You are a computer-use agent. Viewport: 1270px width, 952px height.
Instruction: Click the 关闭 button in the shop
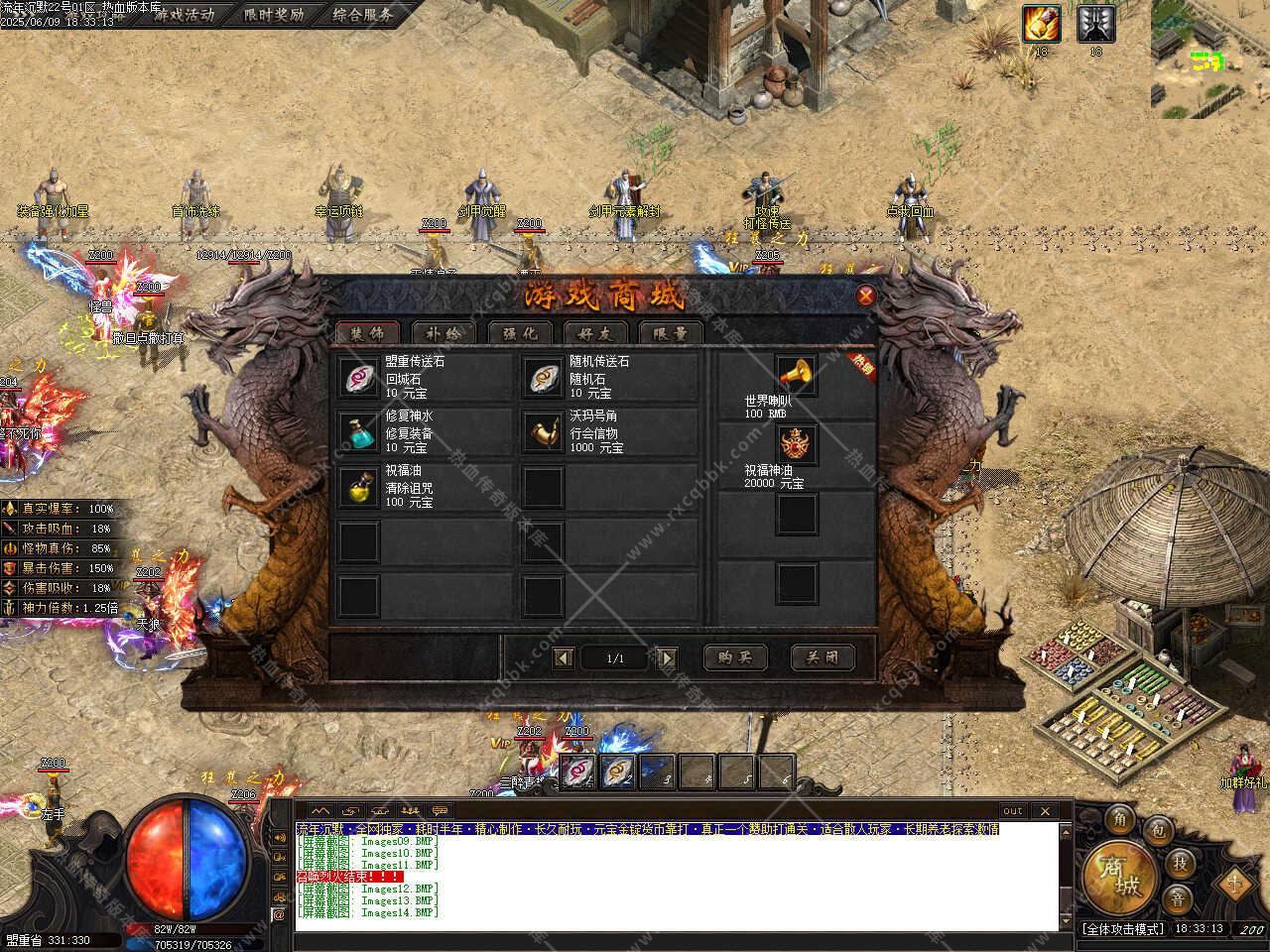pos(822,656)
